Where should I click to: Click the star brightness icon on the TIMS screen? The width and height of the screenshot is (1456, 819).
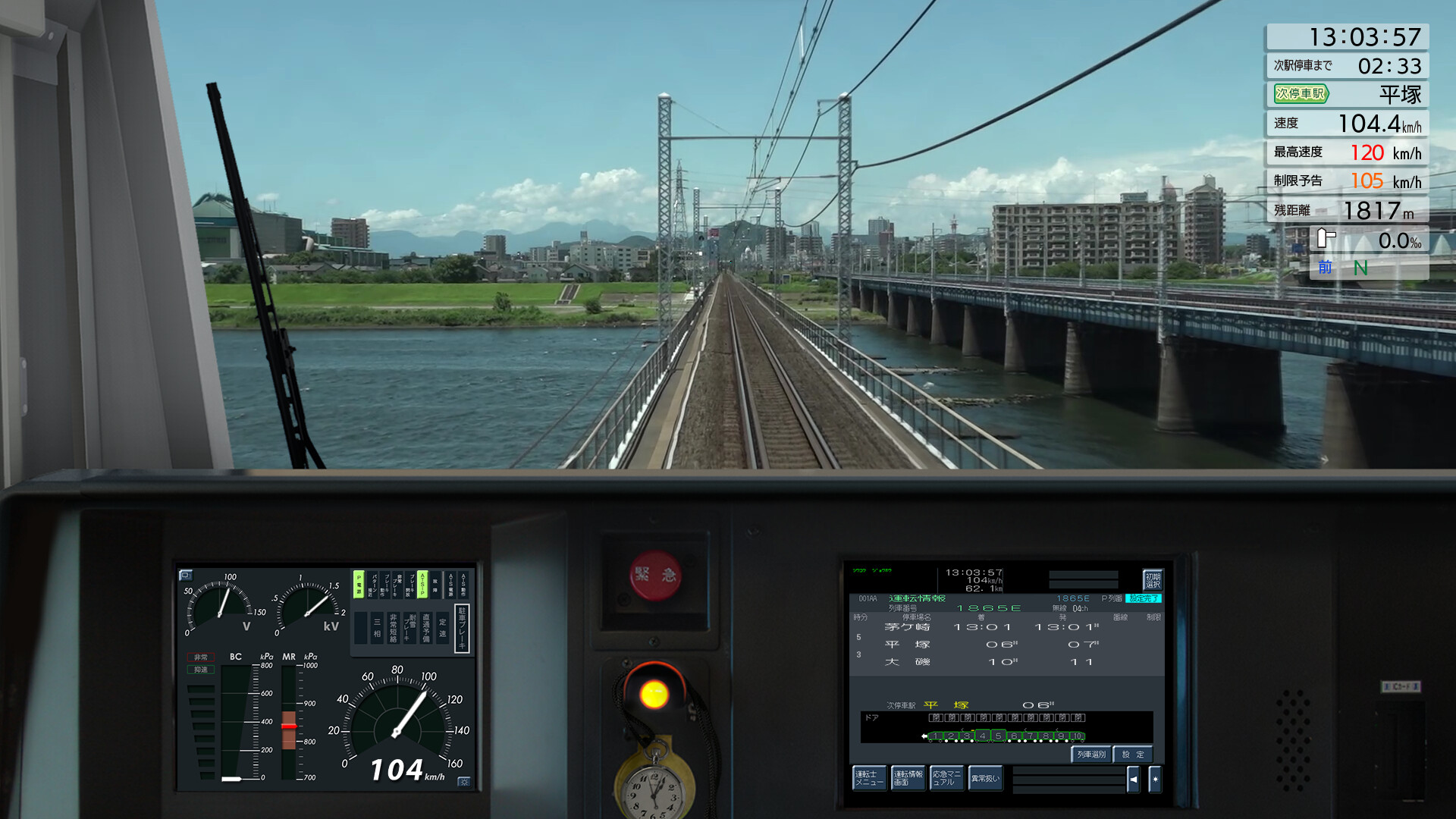pyautogui.click(x=1156, y=780)
